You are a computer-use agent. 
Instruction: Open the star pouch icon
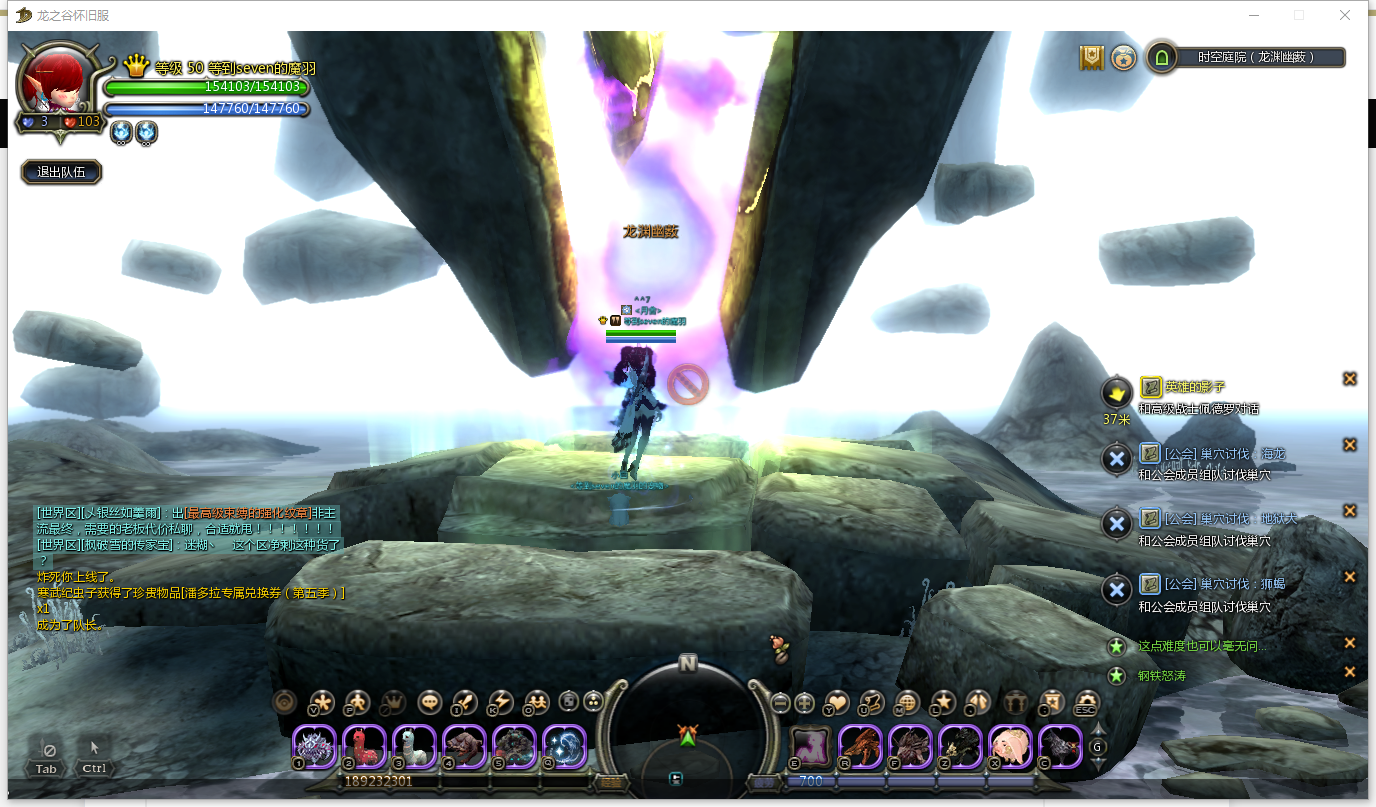pos(1123,57)
